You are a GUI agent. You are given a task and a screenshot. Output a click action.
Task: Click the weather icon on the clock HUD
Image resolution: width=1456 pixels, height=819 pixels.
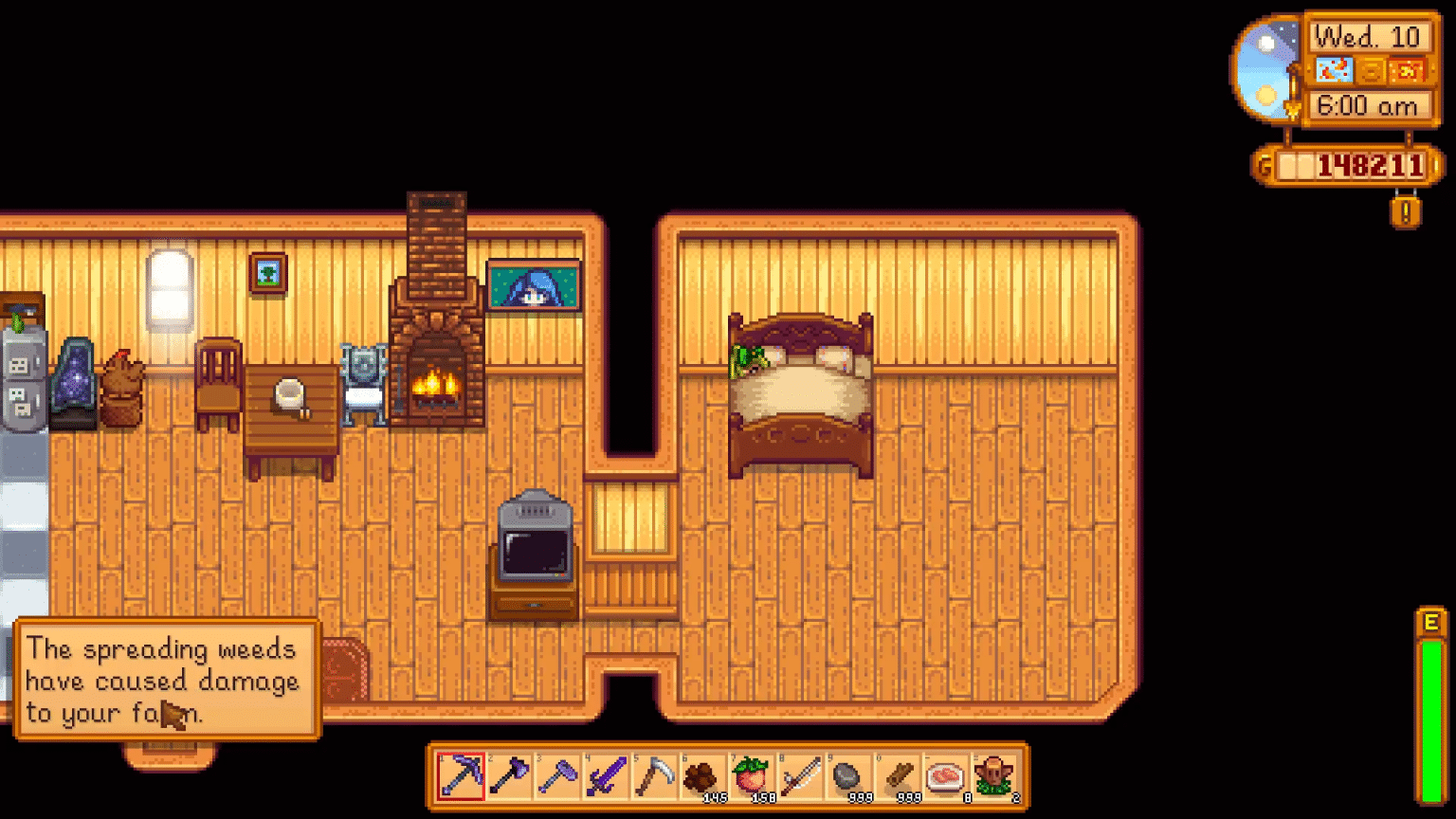click(x=1336, y=70)
